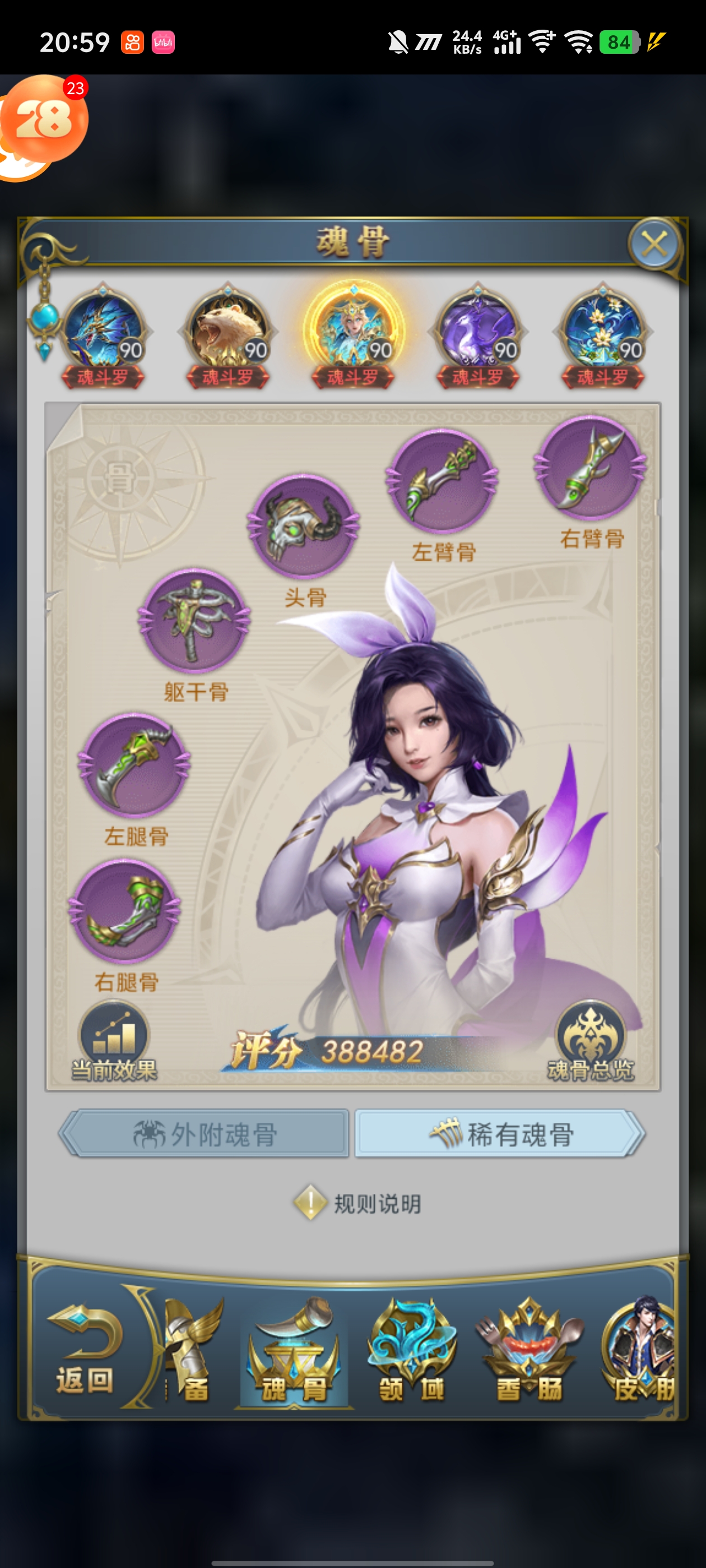Viewport: 706px width, 1568px height.
Task: Open the 头骨 skull bone slot
Action: [x=303, y=525]
